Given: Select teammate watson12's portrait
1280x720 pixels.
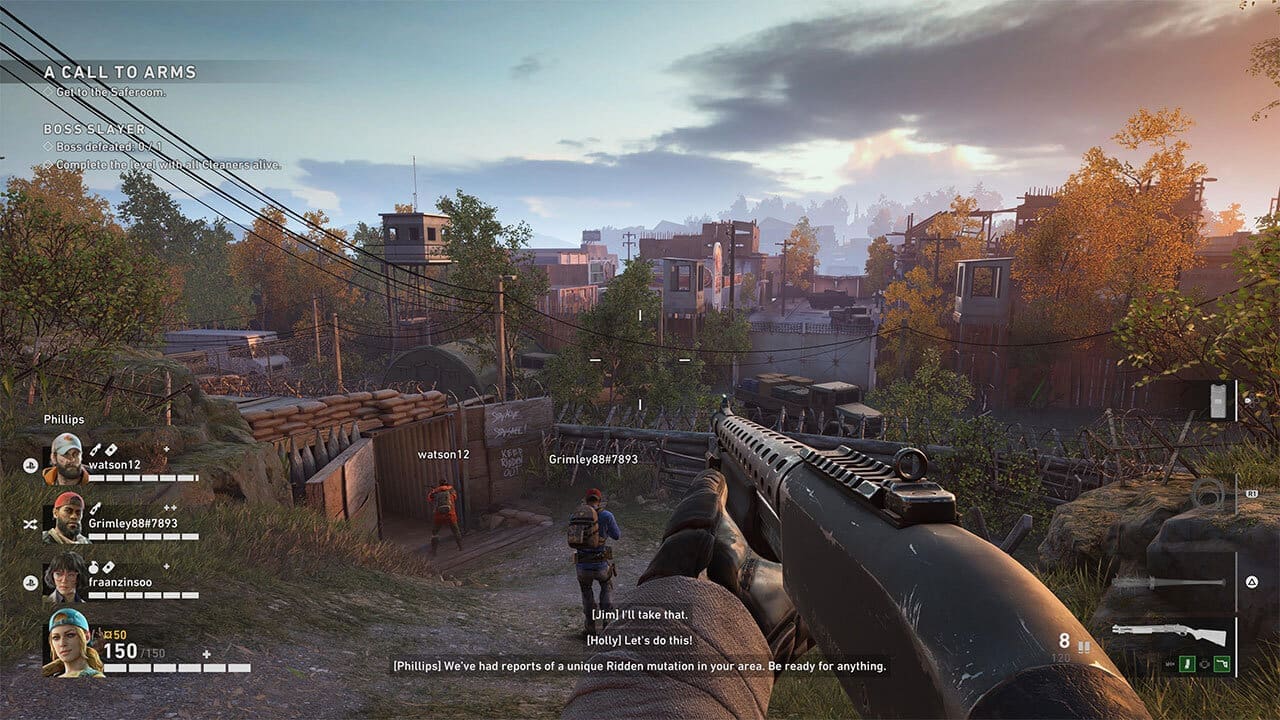Looking at the screenshot, I should coord(65,459).
